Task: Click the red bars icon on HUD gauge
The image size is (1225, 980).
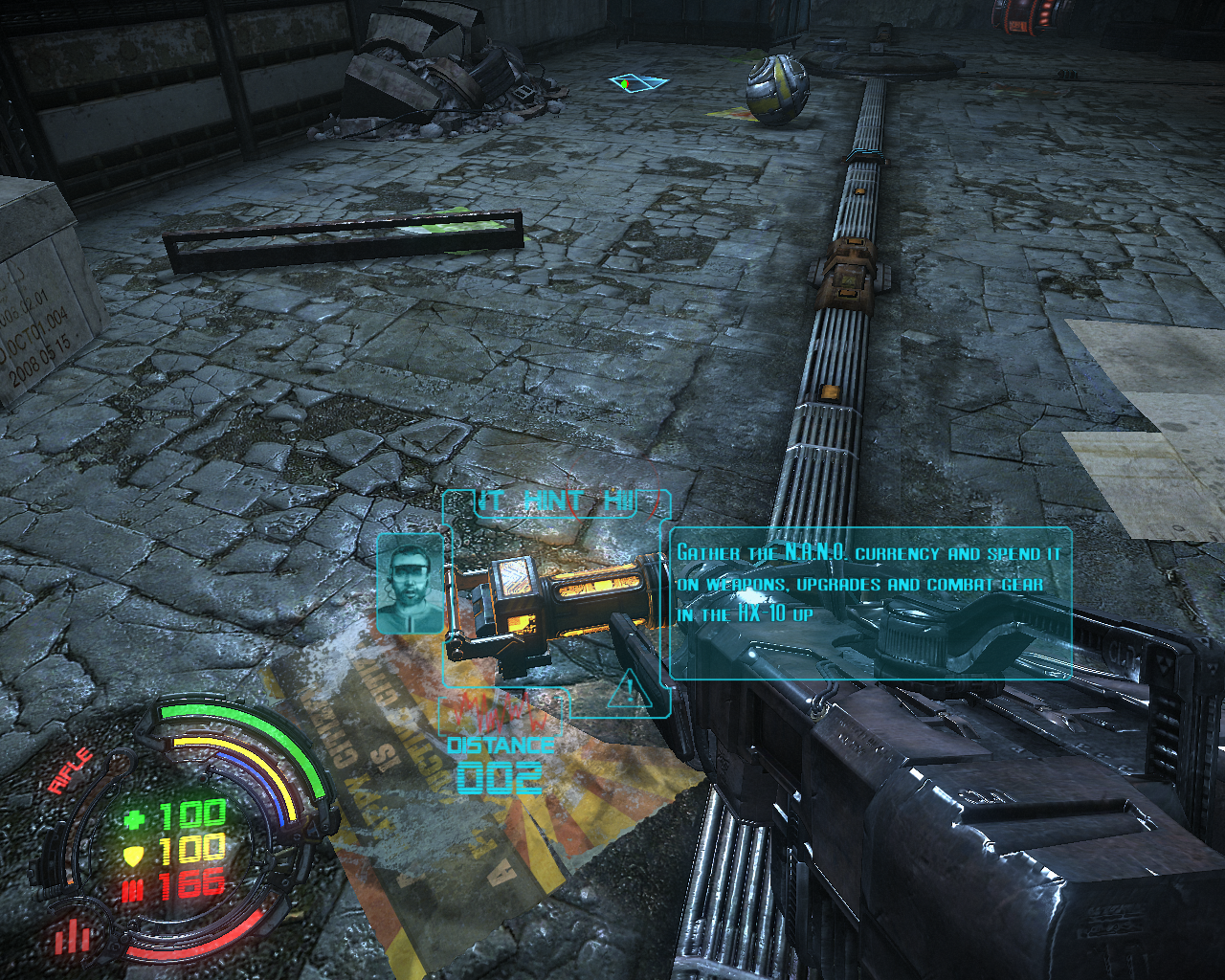Action: tap(70, 936)
